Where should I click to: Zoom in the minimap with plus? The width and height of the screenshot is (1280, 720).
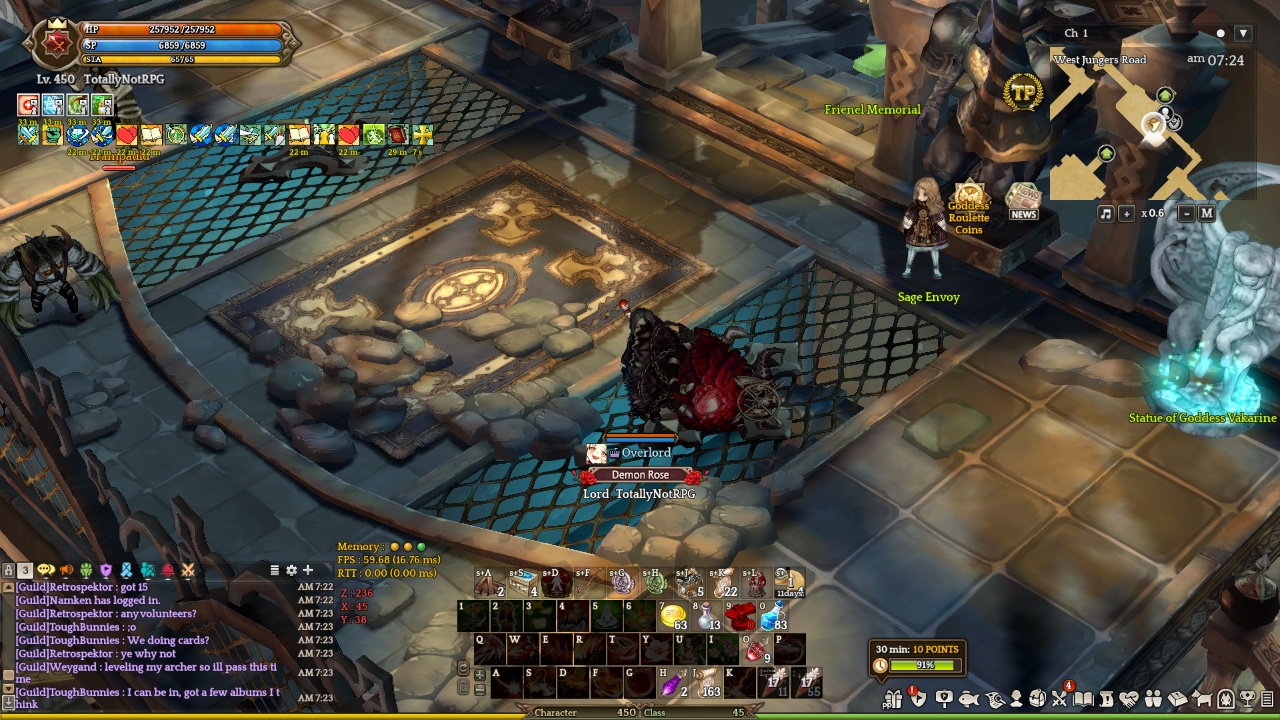[1126, 213]
